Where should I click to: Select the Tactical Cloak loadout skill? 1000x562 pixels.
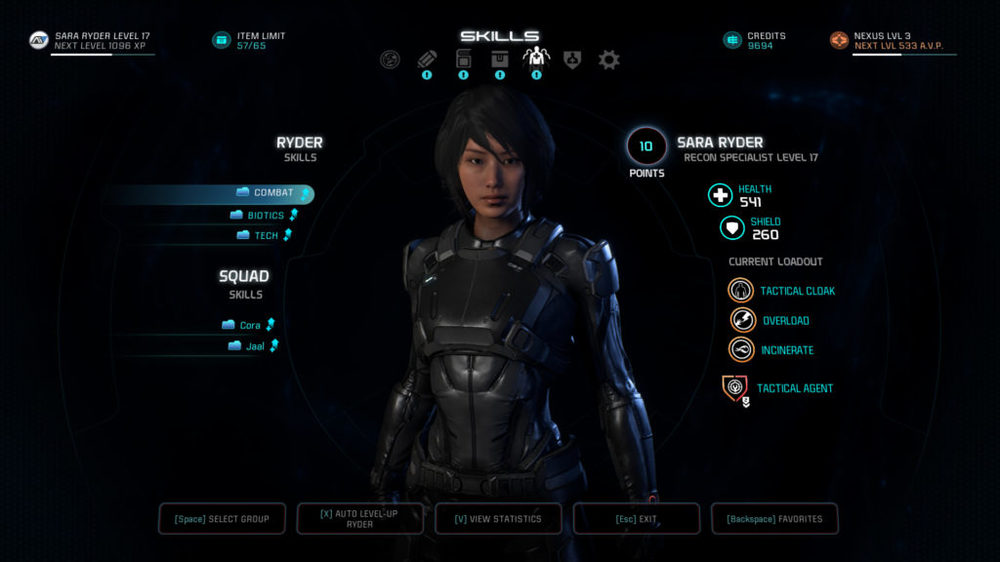click(x=741, y=291)
